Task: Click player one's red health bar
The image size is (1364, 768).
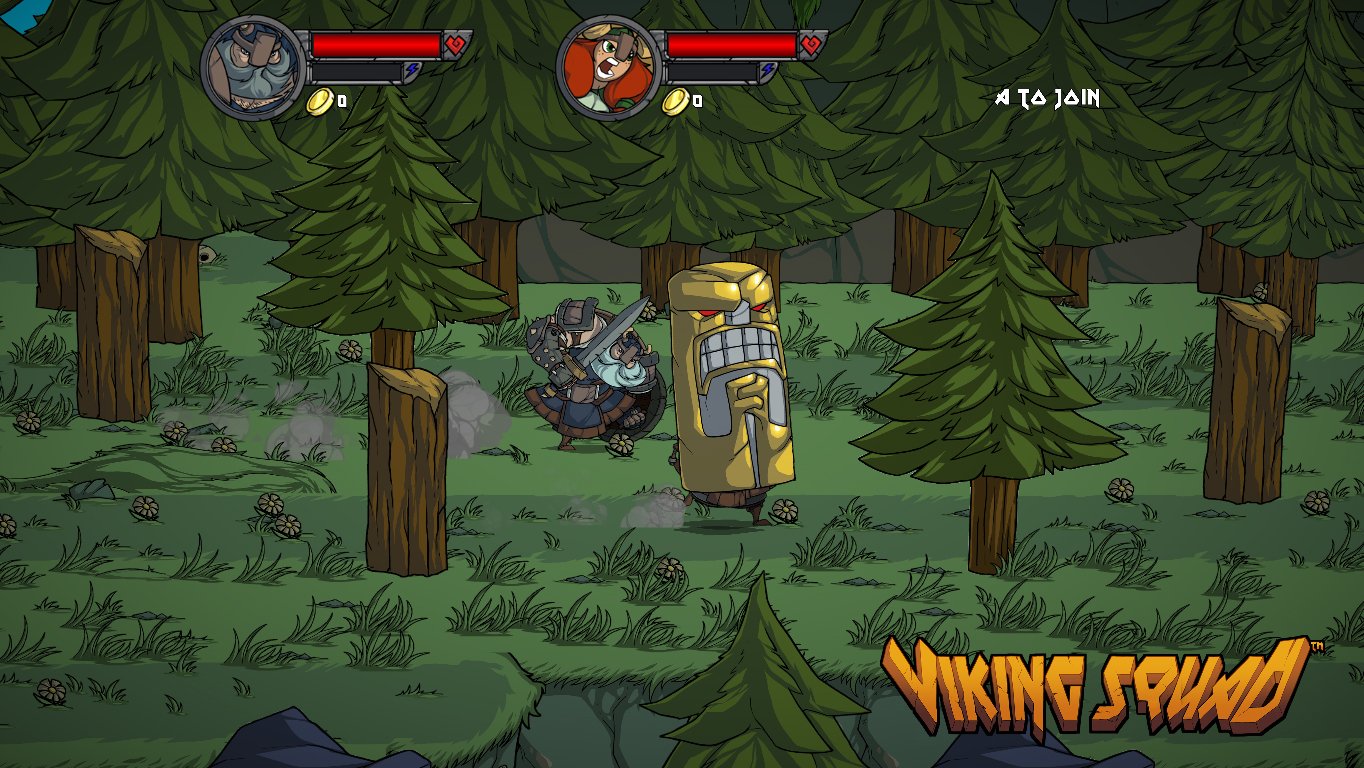Action: (375, 43)
